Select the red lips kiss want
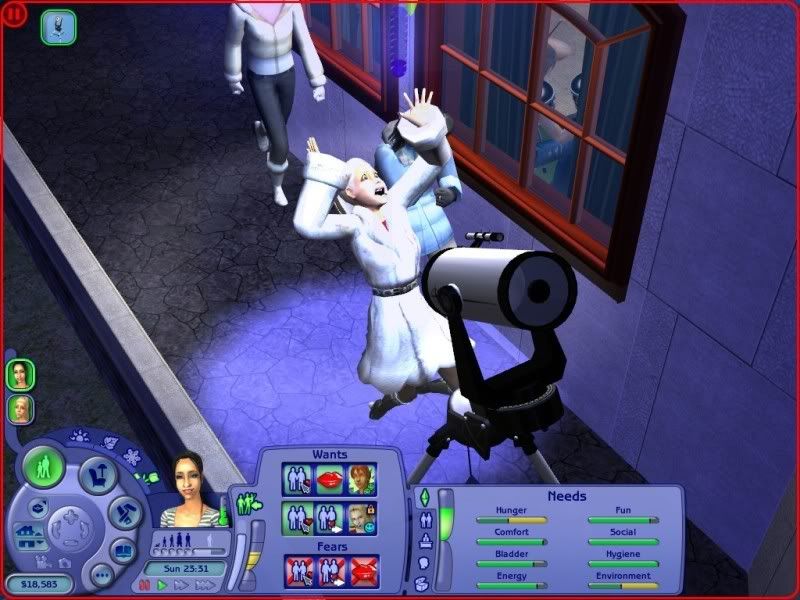800x600 pixels. tap(329, 480)
